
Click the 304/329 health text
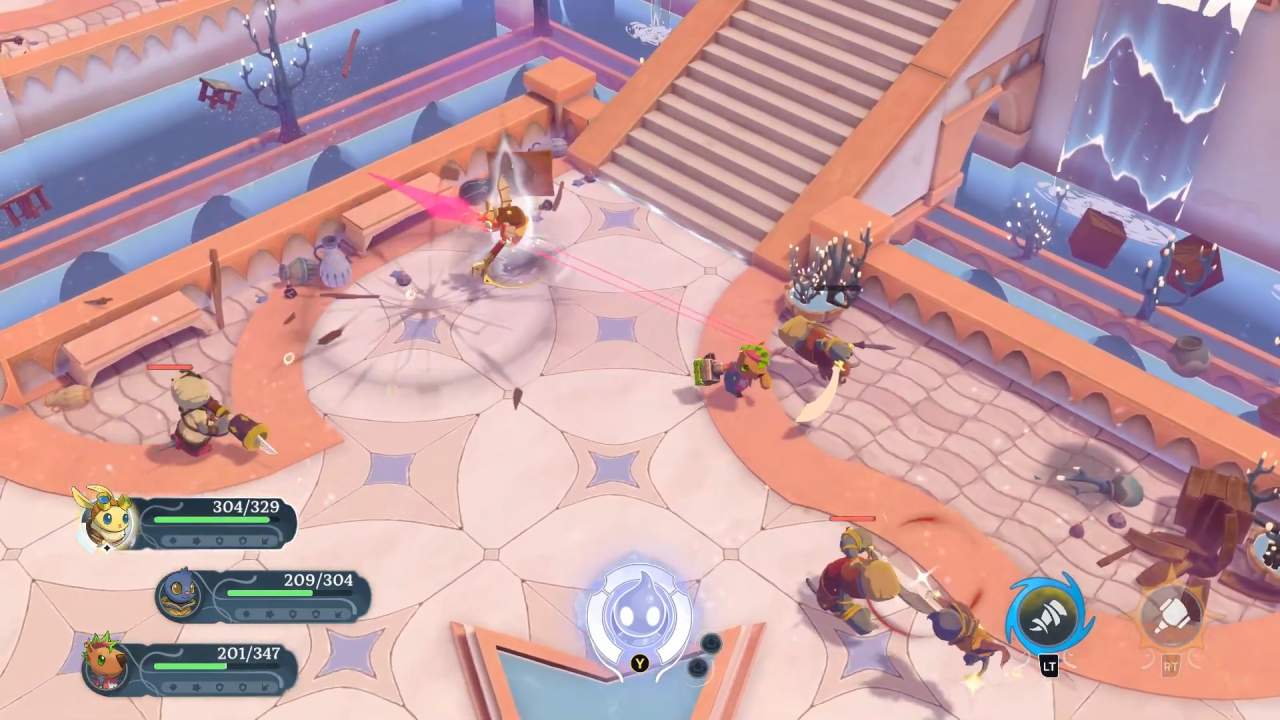tap(245, 505)
